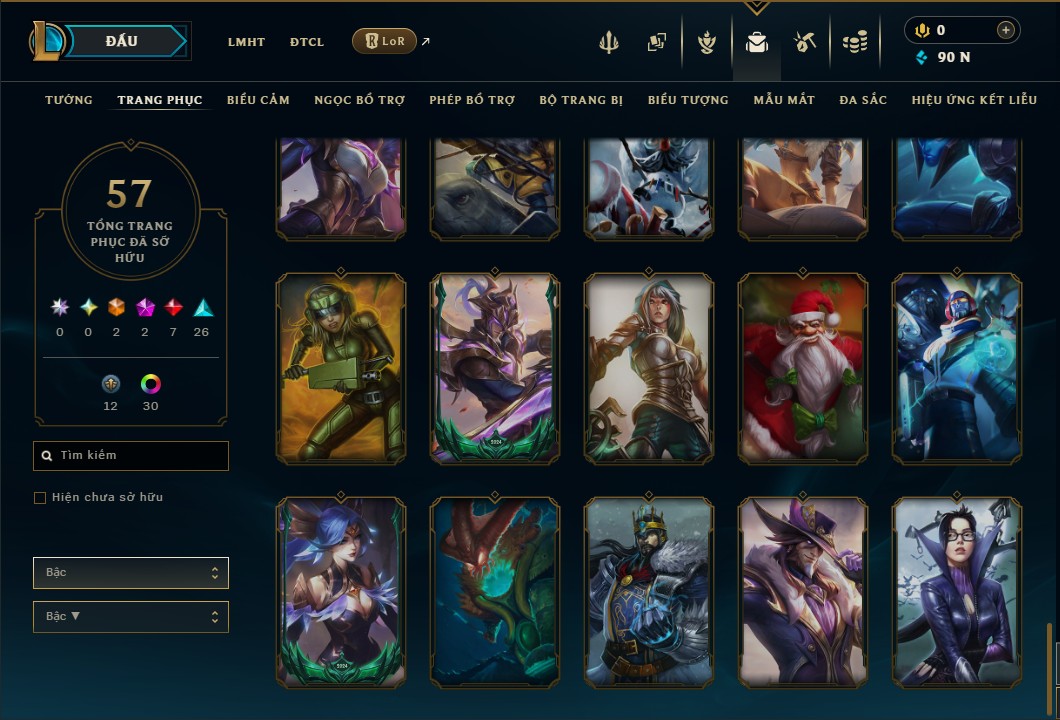This screenshot has width=1060, height=720.
Task: Select the PHÉP BỔ TRỢ tab
Action: pyautogui.click(x=472, y=100)
